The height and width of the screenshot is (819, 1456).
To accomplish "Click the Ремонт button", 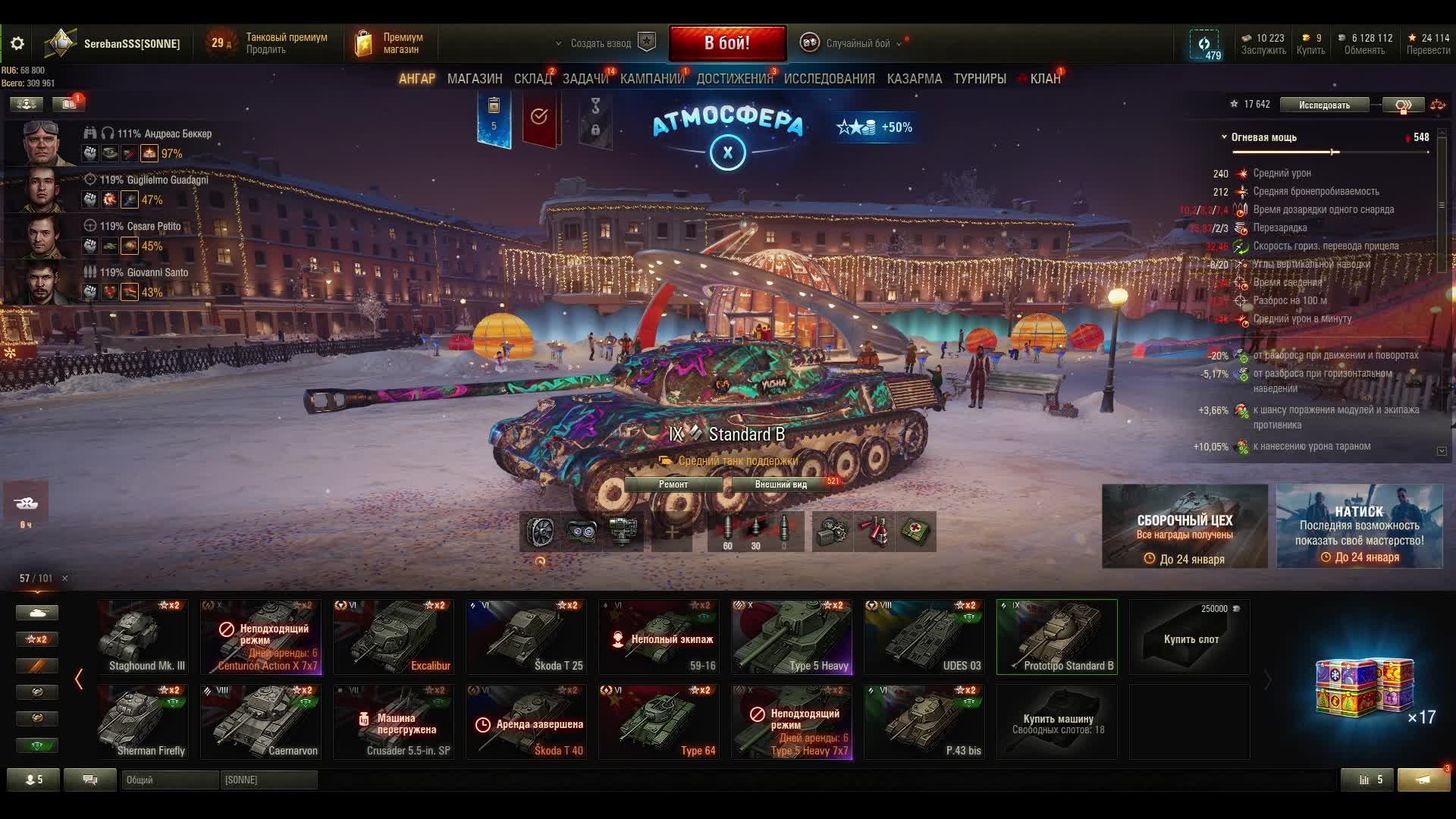I will (673, 485).
